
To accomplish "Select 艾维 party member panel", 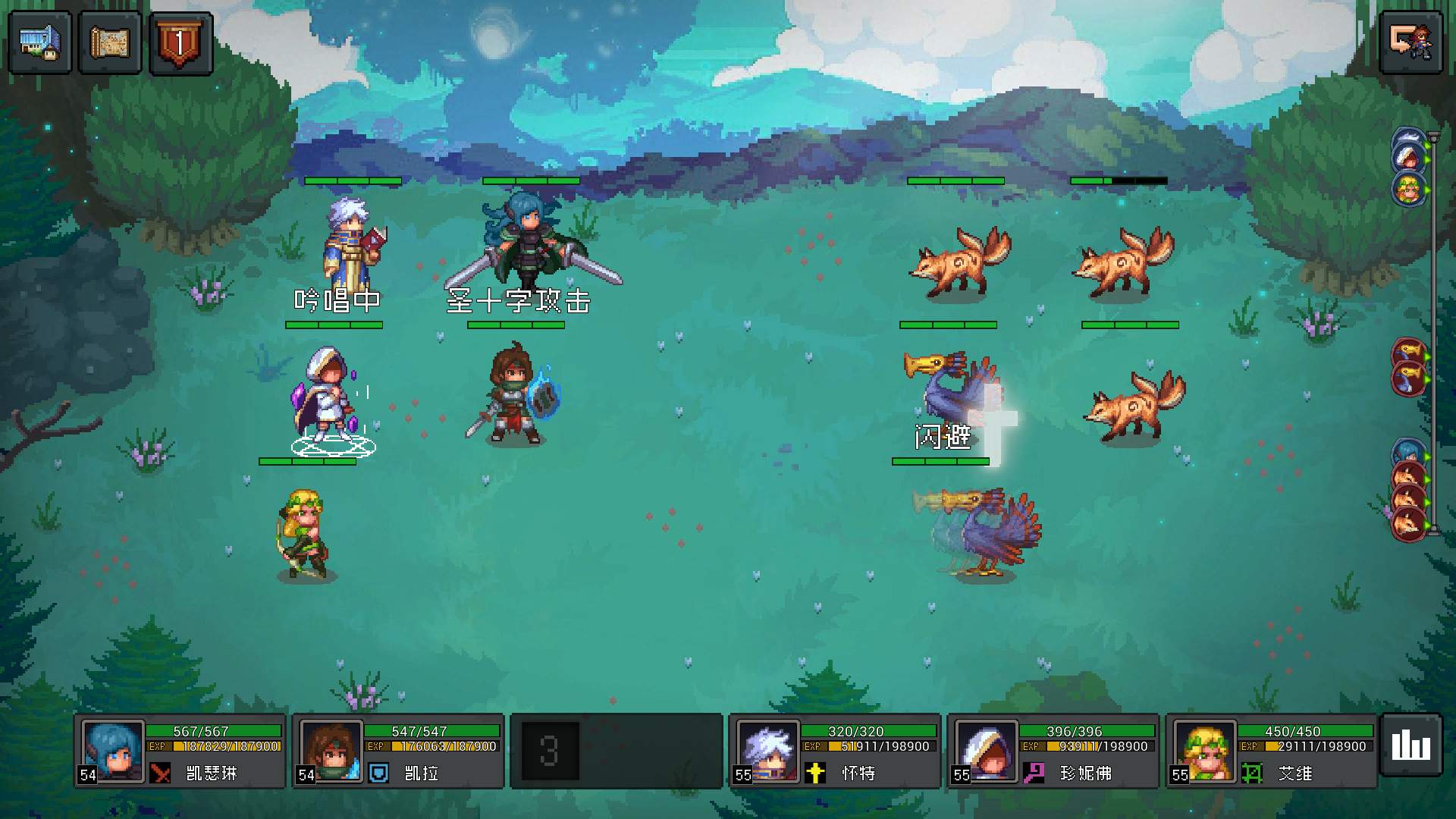I will pyautogui.click(x=1272, y=752).
